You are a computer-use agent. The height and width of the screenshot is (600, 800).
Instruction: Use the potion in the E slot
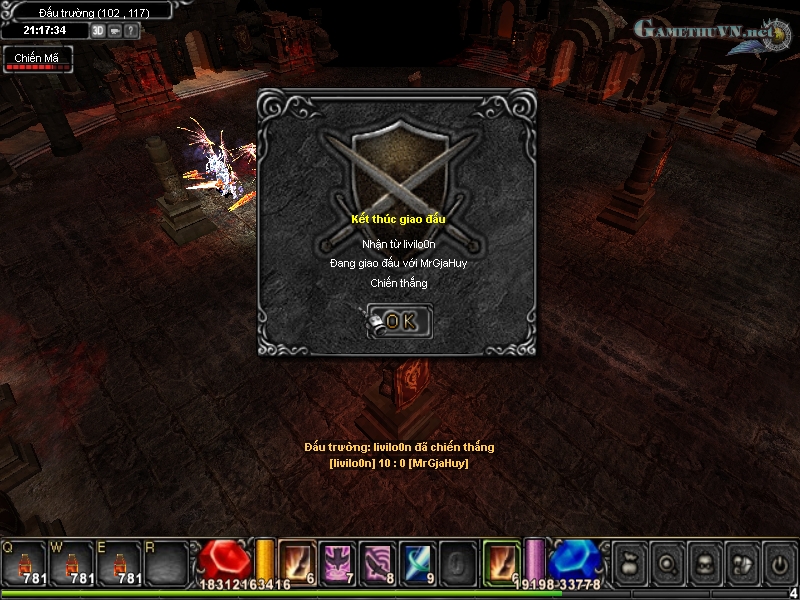pyautogui.click(x=120, y=562)
